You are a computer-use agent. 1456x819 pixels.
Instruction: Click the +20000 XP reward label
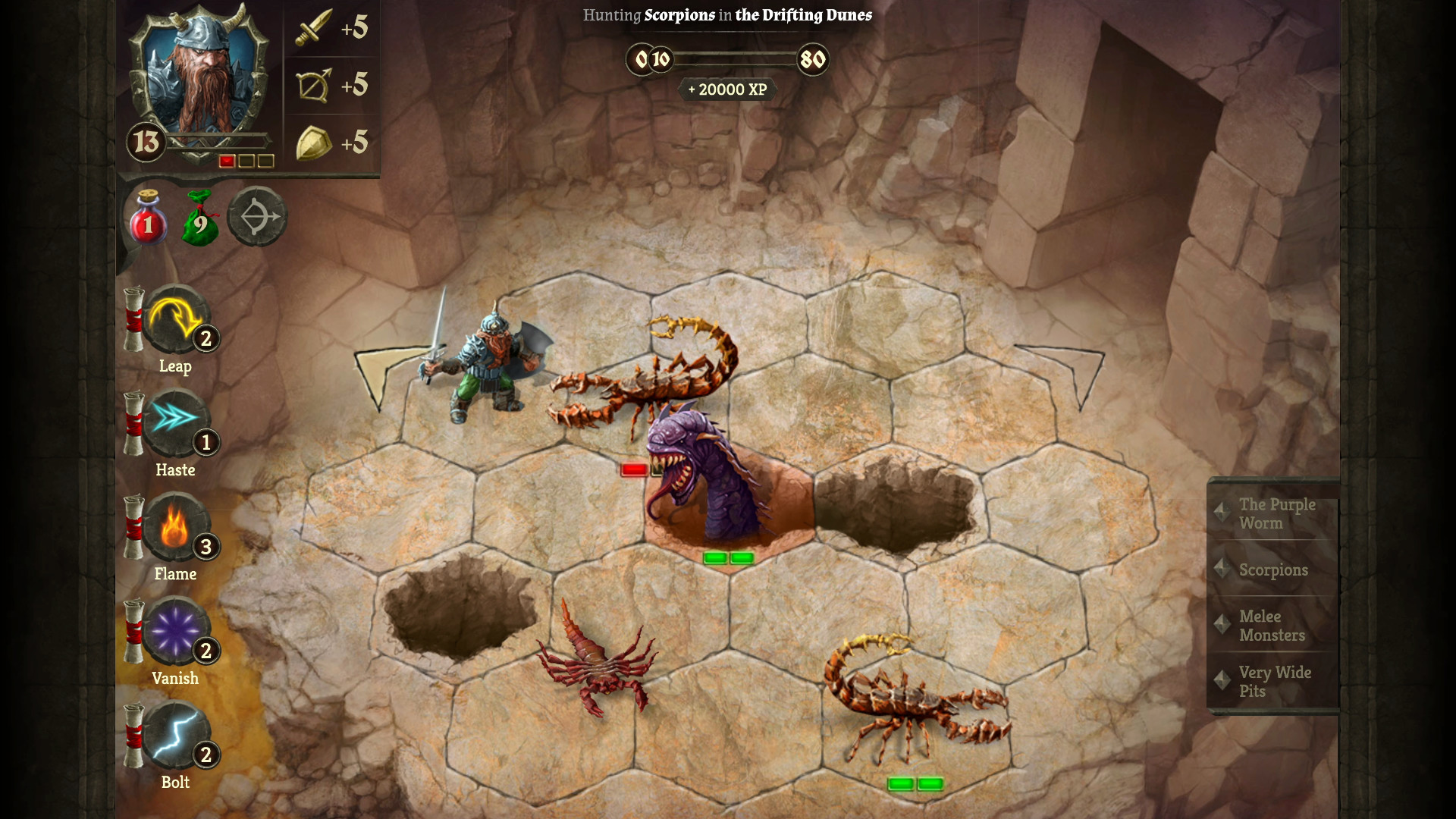click(726, 89)
